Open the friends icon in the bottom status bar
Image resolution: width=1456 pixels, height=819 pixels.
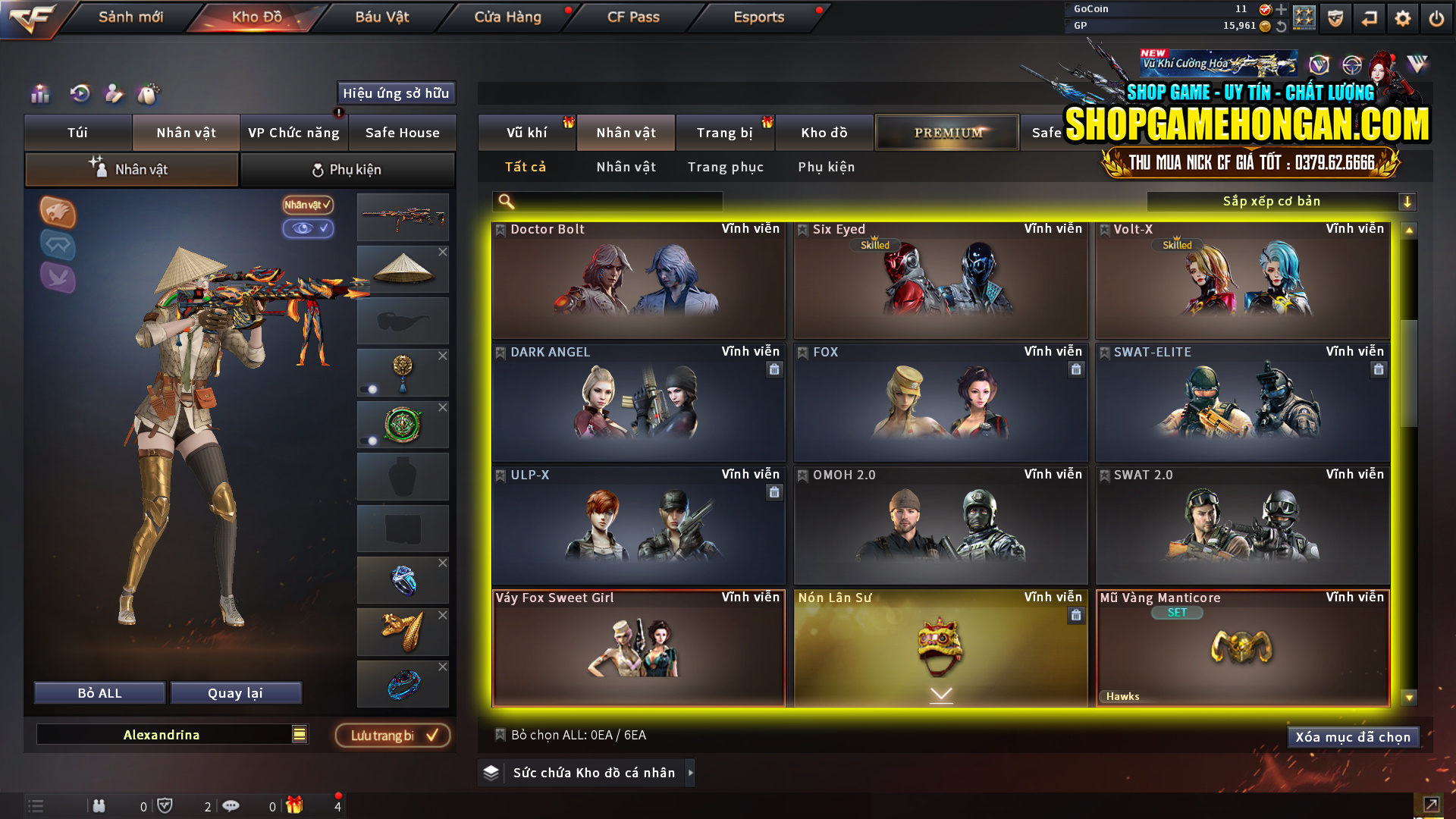[x=99, y=806]
